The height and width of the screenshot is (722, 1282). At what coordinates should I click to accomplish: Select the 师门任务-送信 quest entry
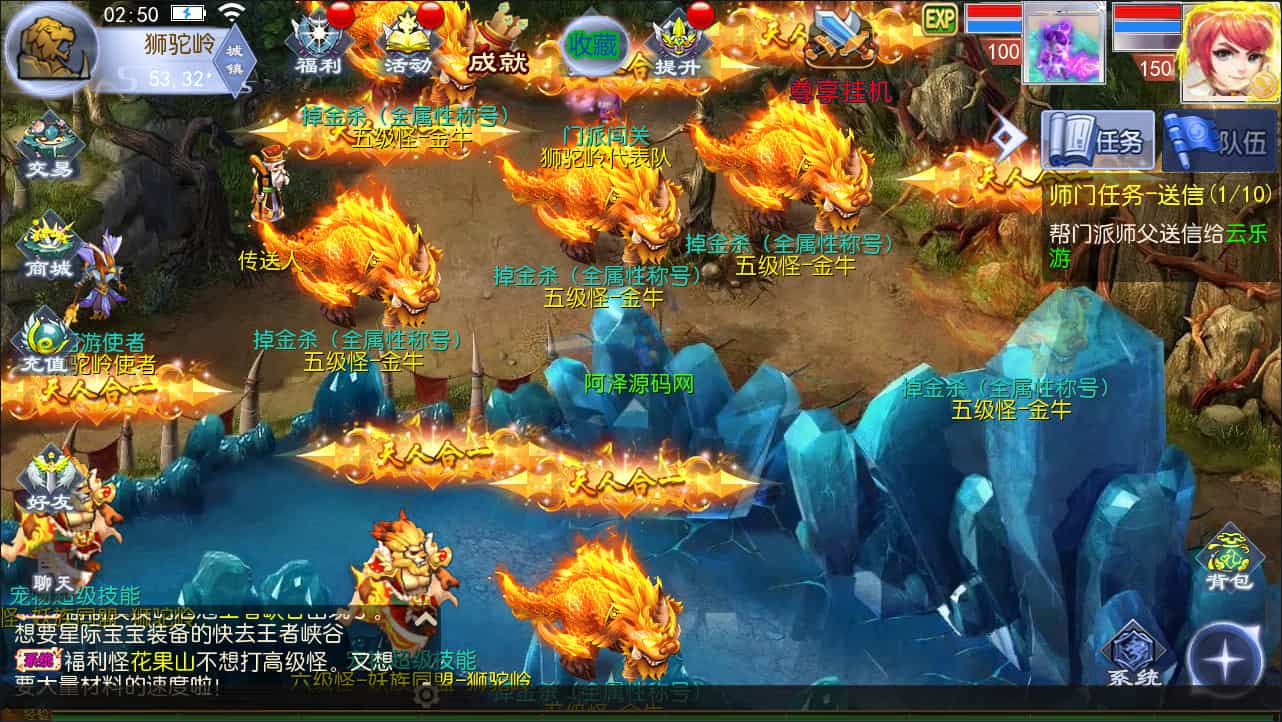point(1160,193)
